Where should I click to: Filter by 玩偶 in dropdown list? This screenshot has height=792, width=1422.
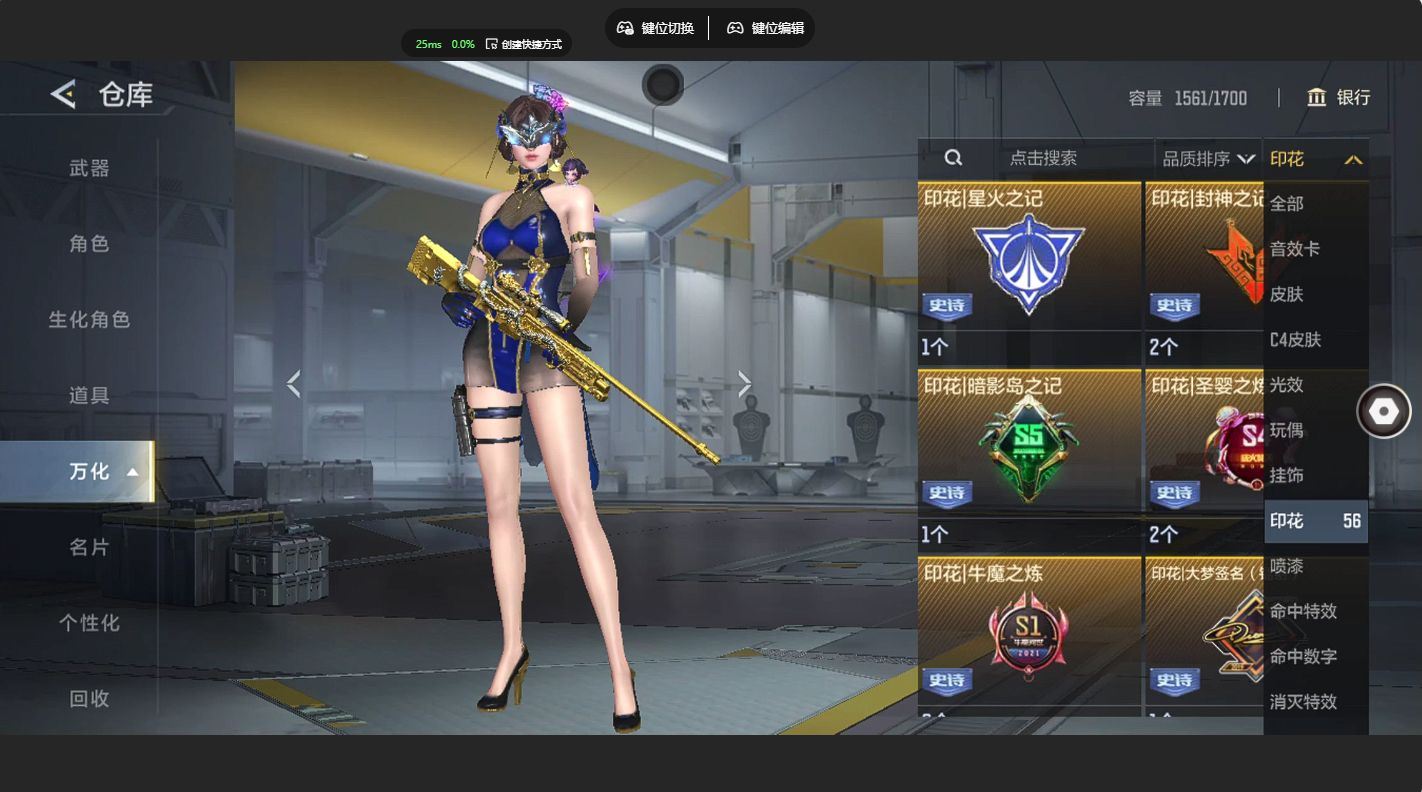pyautogui.click(x=1287, y=430)
